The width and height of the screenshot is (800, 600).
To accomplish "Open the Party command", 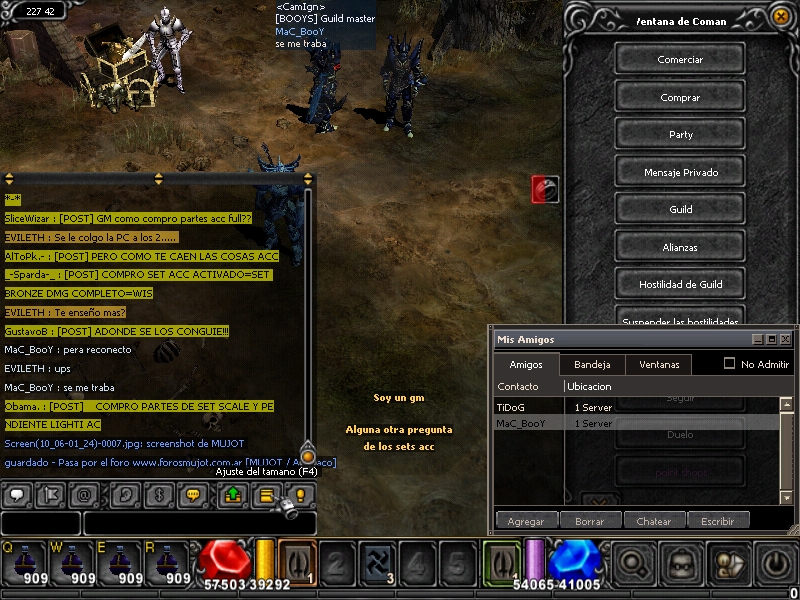I will coord(680,134).
